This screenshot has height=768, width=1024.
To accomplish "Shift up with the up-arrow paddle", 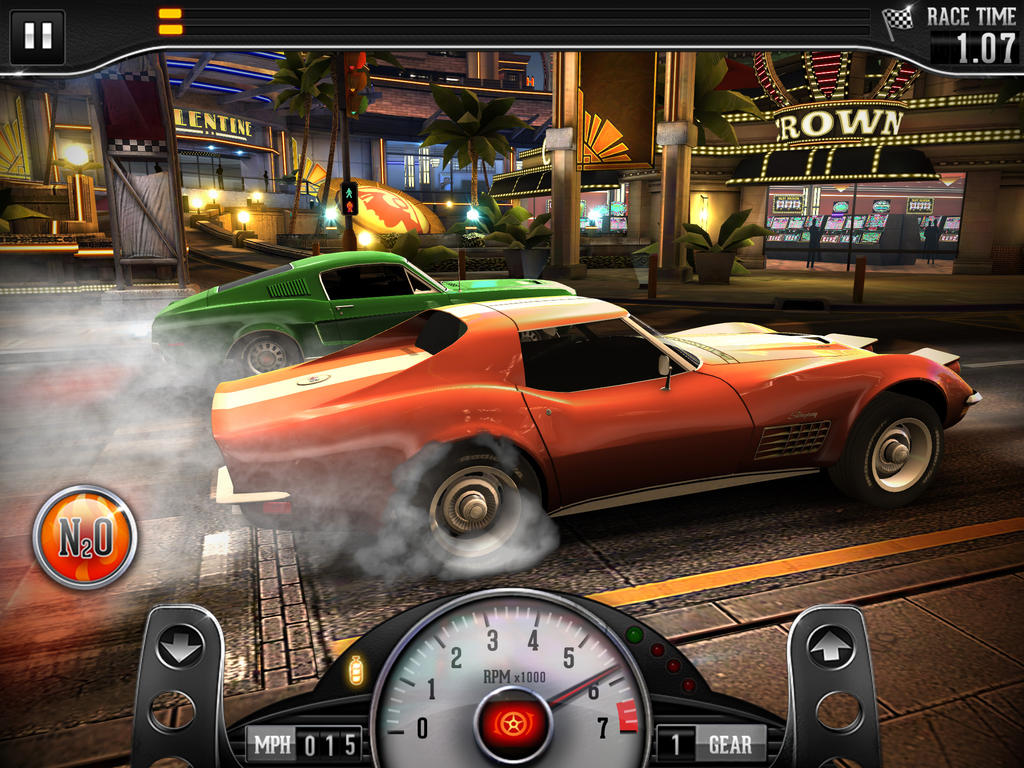I will tap(831, 648).
